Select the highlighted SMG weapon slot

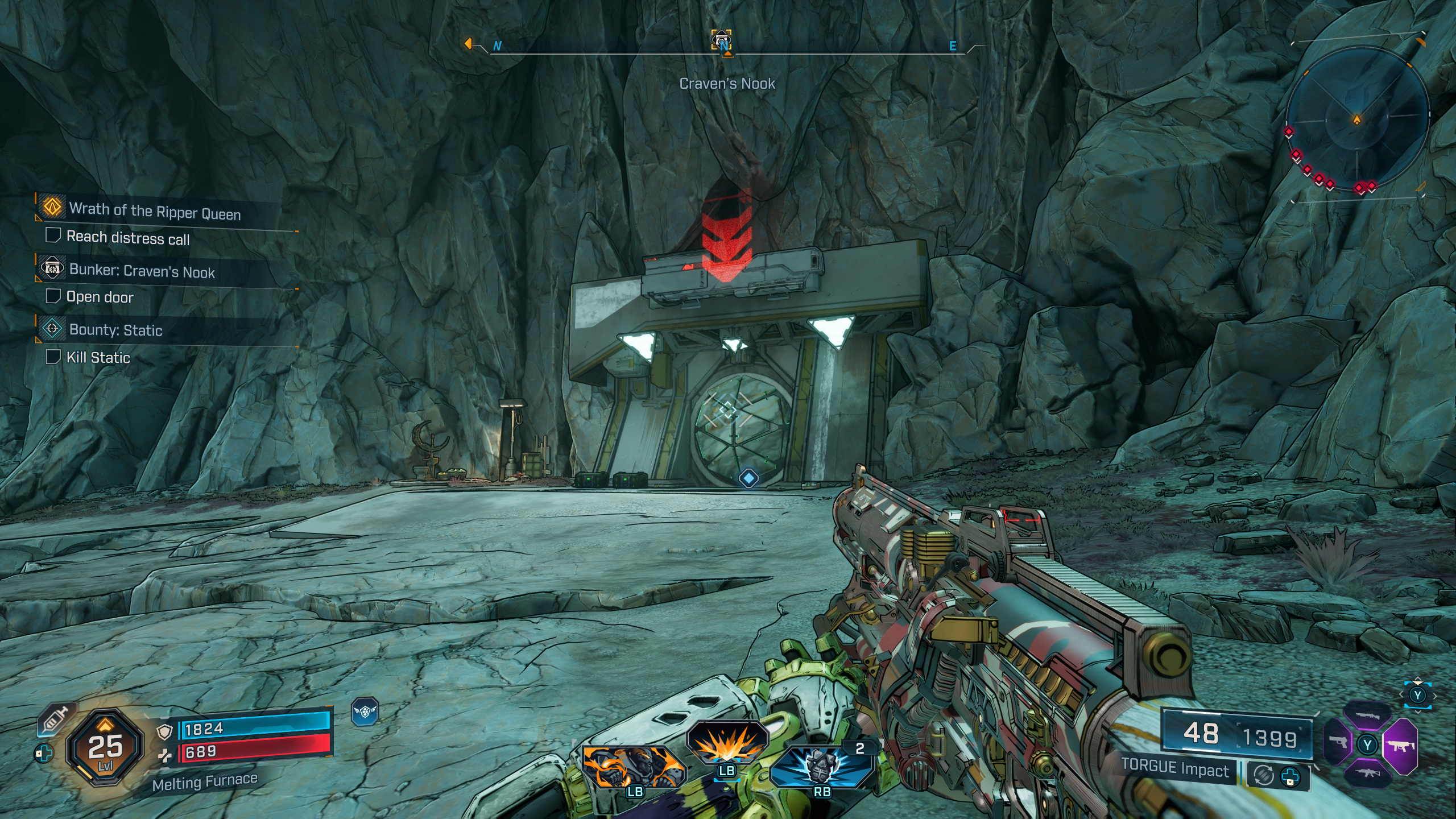tap(1400, 746)
